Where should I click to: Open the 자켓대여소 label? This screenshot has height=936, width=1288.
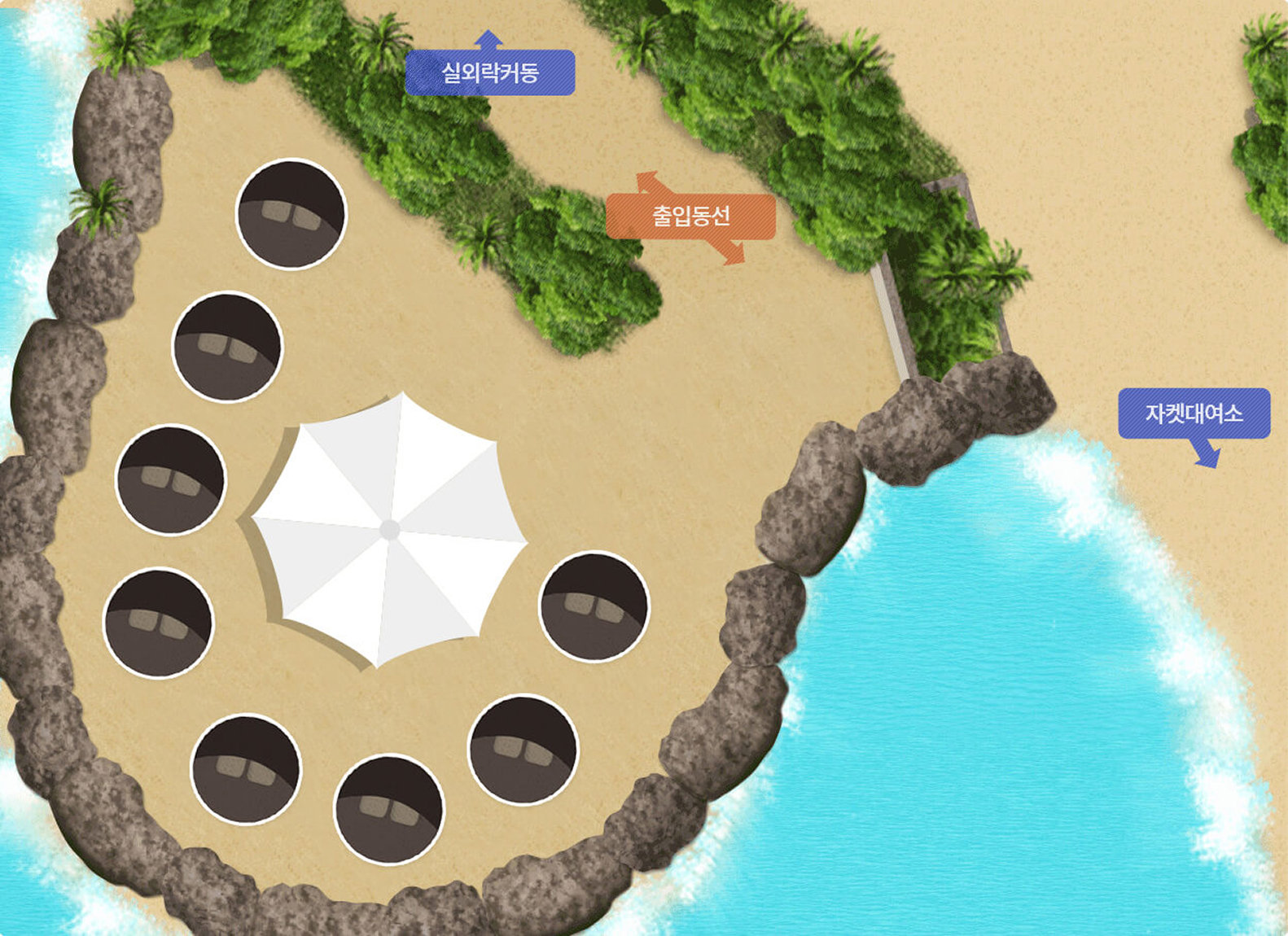pyautogui.click(x=1194, y=413)
